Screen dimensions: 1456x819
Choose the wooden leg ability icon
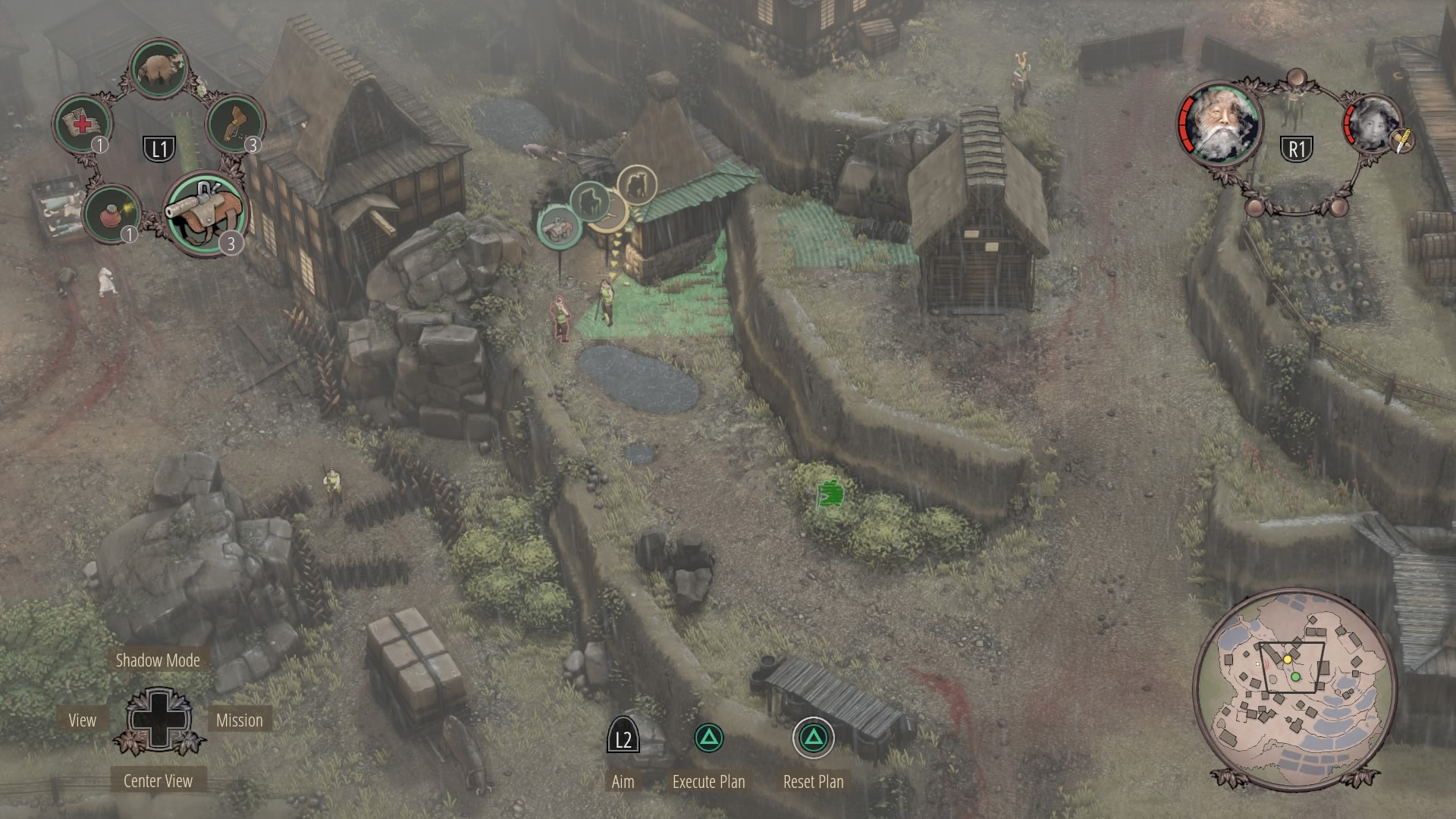pyautogui.click(x=234, y=122)
